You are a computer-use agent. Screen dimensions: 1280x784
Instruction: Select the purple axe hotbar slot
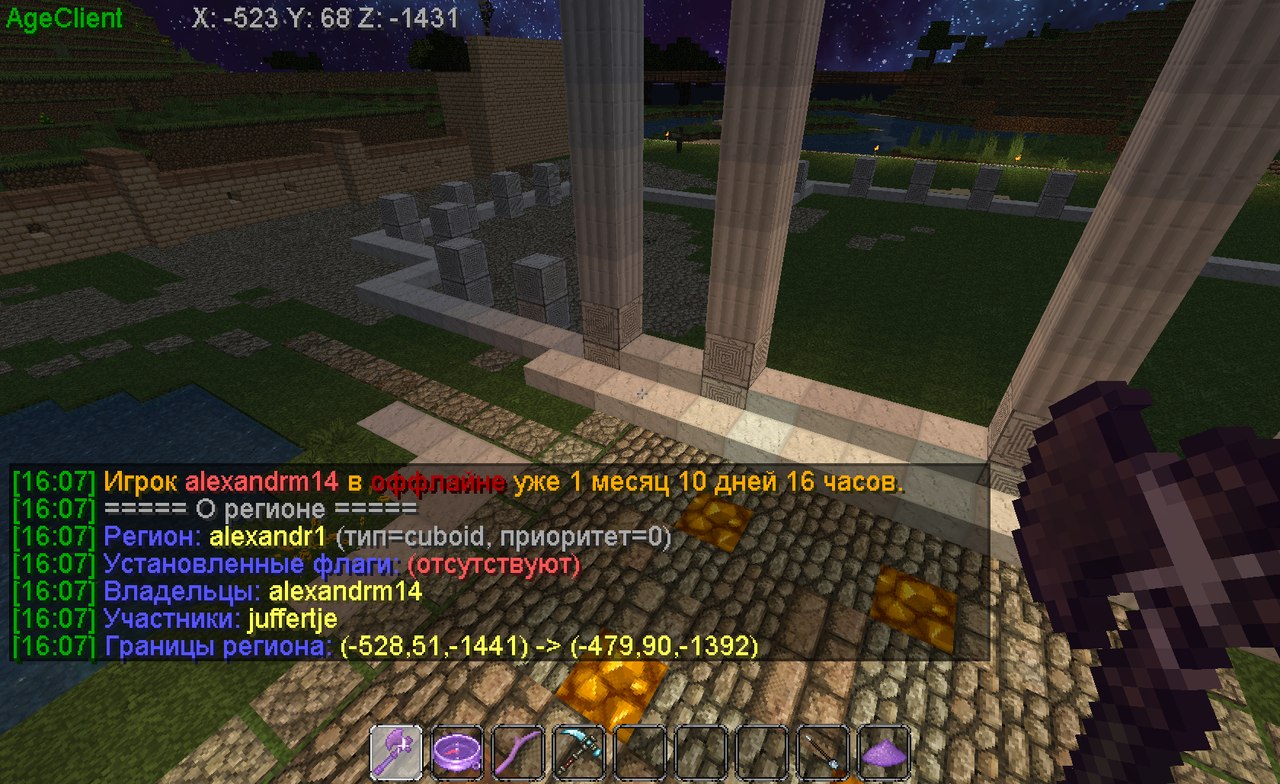point(397,752)
